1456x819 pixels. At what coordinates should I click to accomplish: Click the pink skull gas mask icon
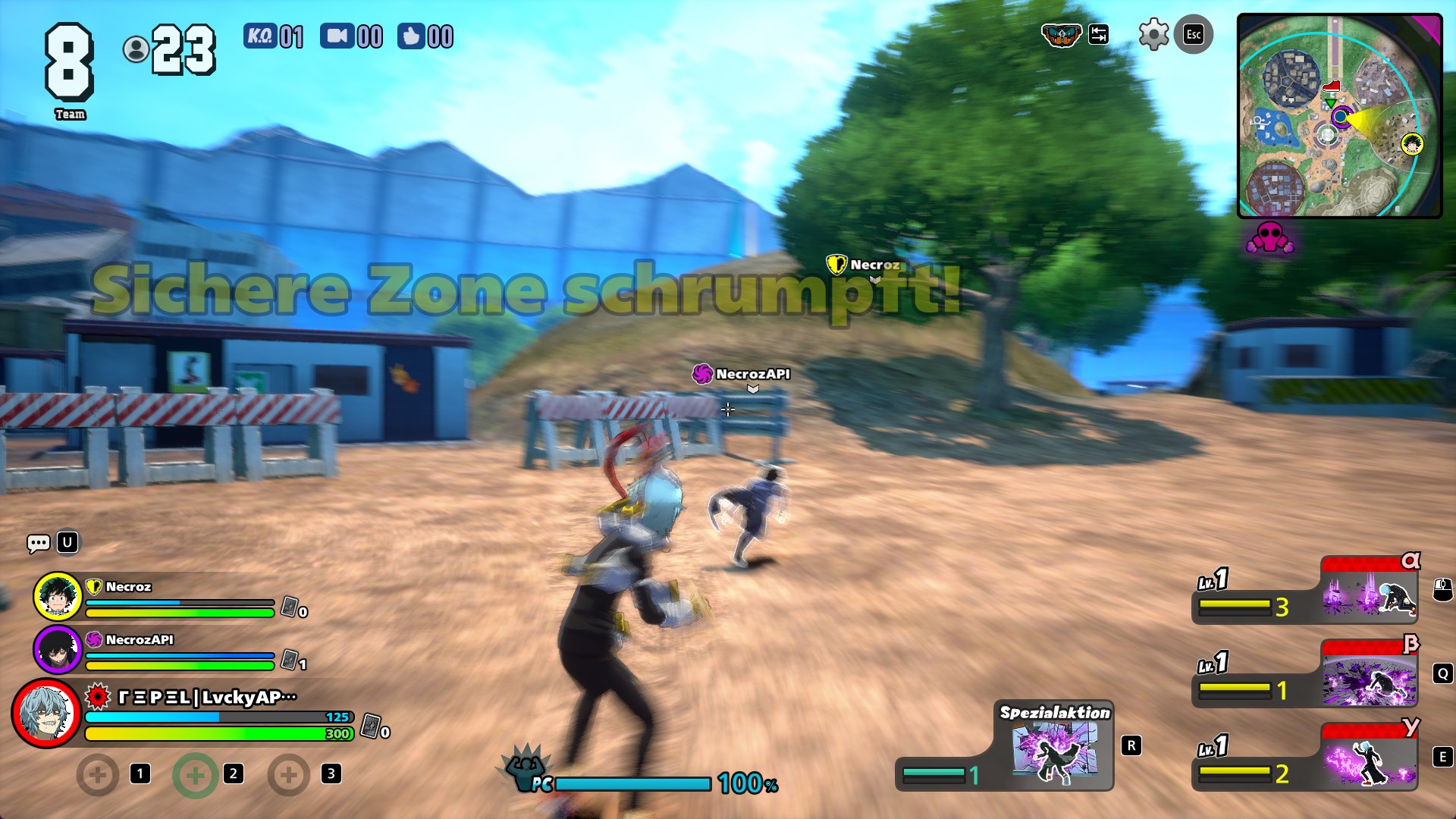click(1269, 238)
